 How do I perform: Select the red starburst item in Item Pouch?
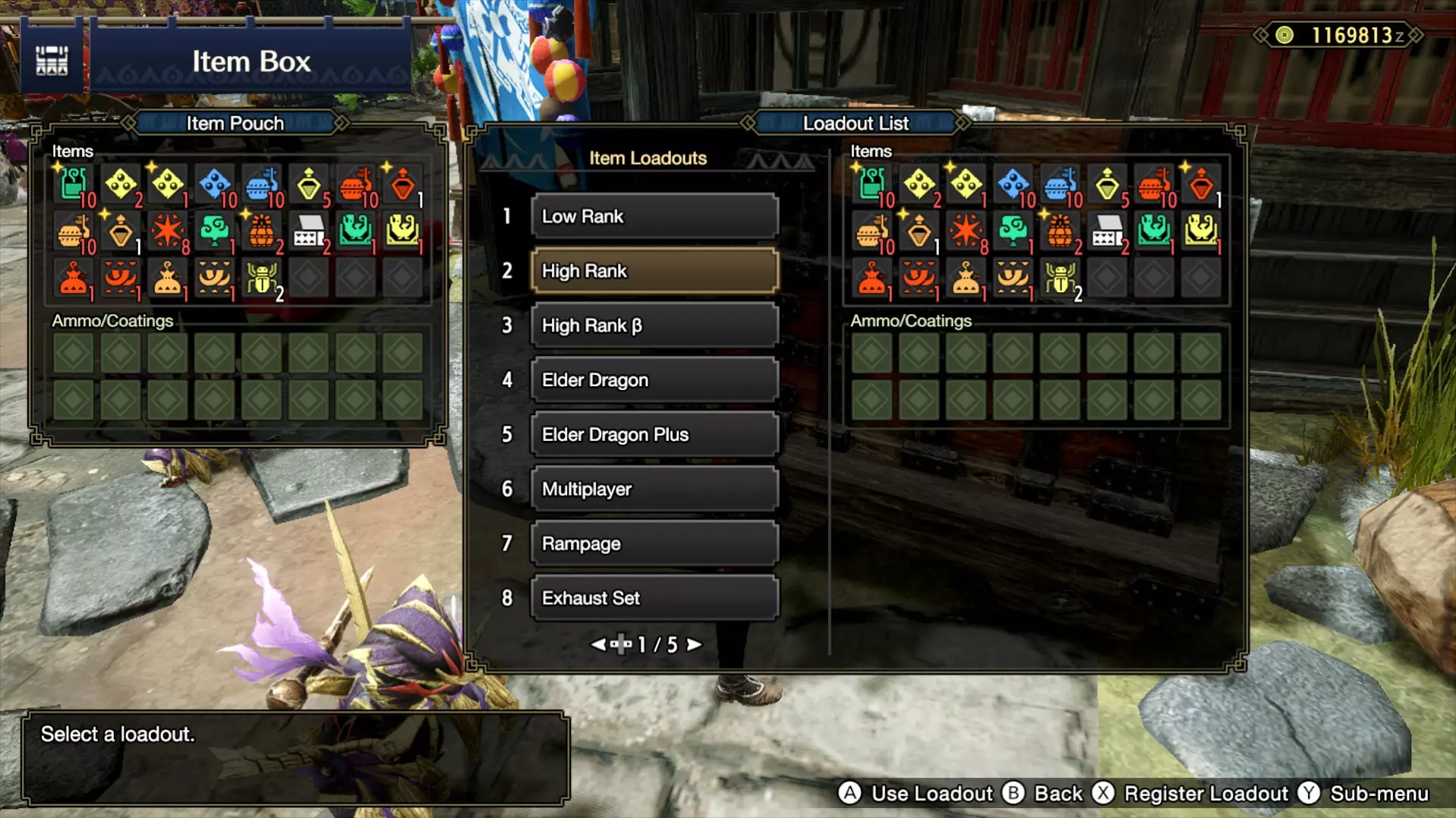pyautogui.click(x=168, y=231)
